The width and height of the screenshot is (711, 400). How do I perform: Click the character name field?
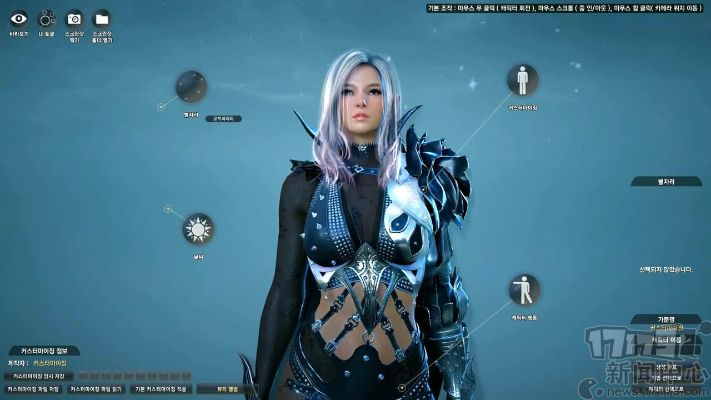coord(665,341)
